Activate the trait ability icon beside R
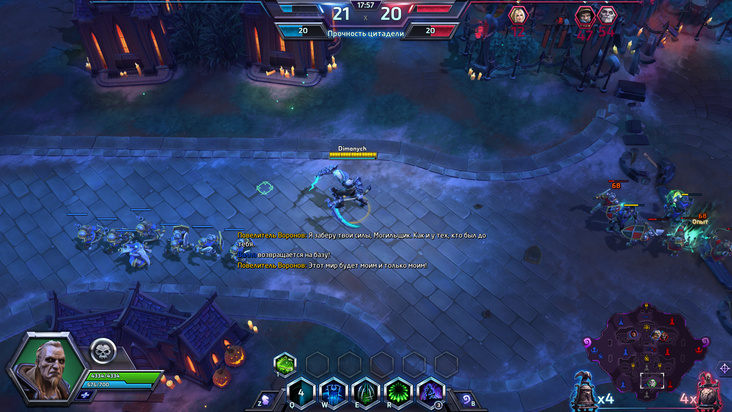This screenshot has width=732, height=412. [x=431, y=392]
